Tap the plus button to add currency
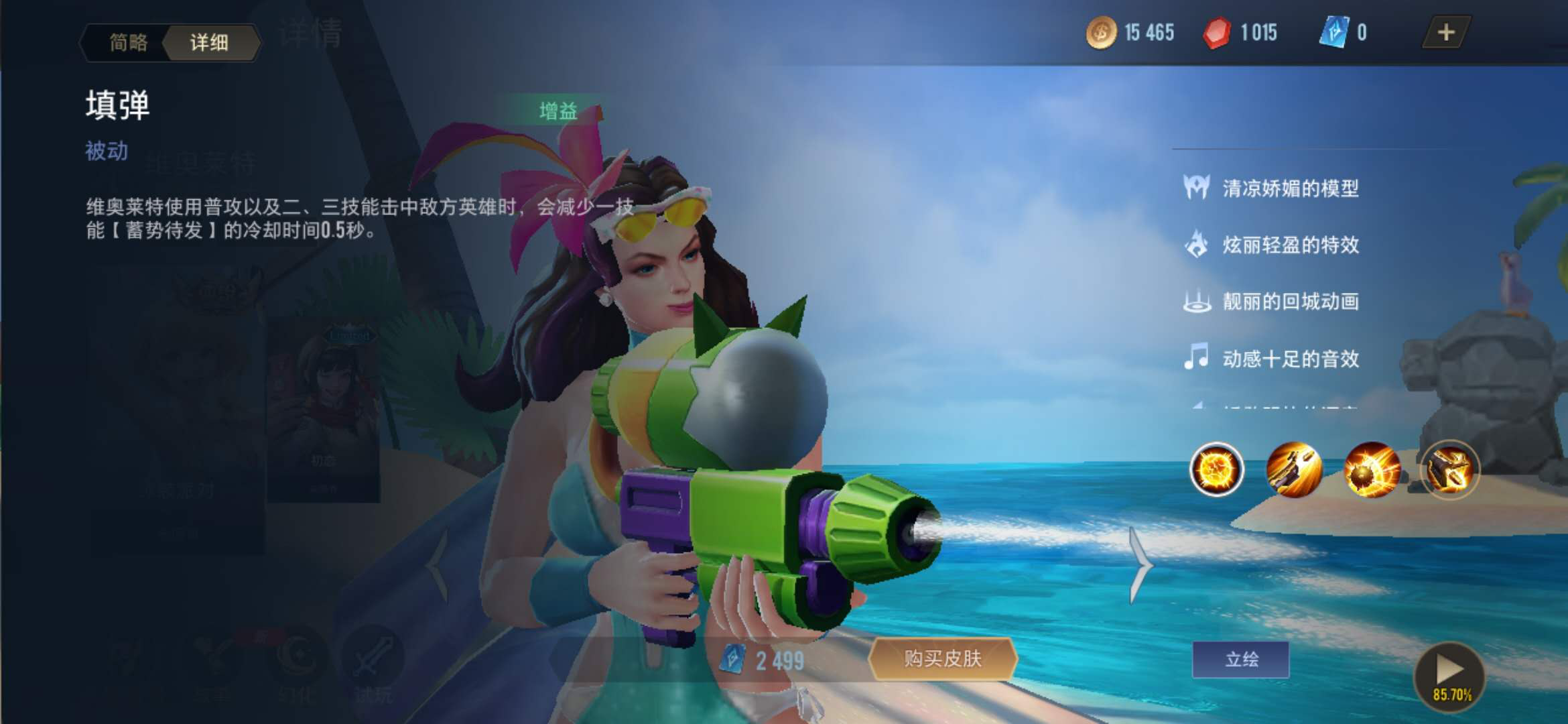Viewport: 1568px width, 724px height. click(1445, 32)
